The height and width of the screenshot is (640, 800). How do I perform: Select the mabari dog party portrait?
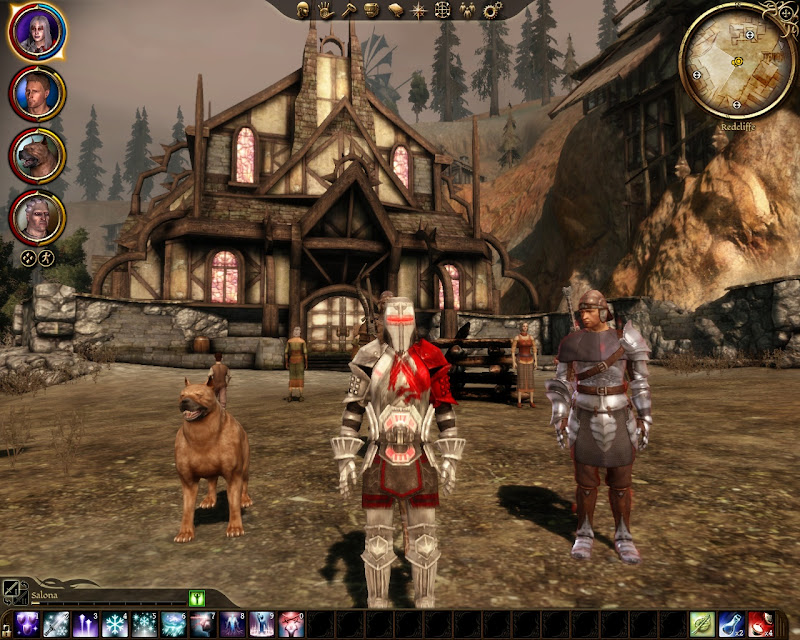click(37, 154)
